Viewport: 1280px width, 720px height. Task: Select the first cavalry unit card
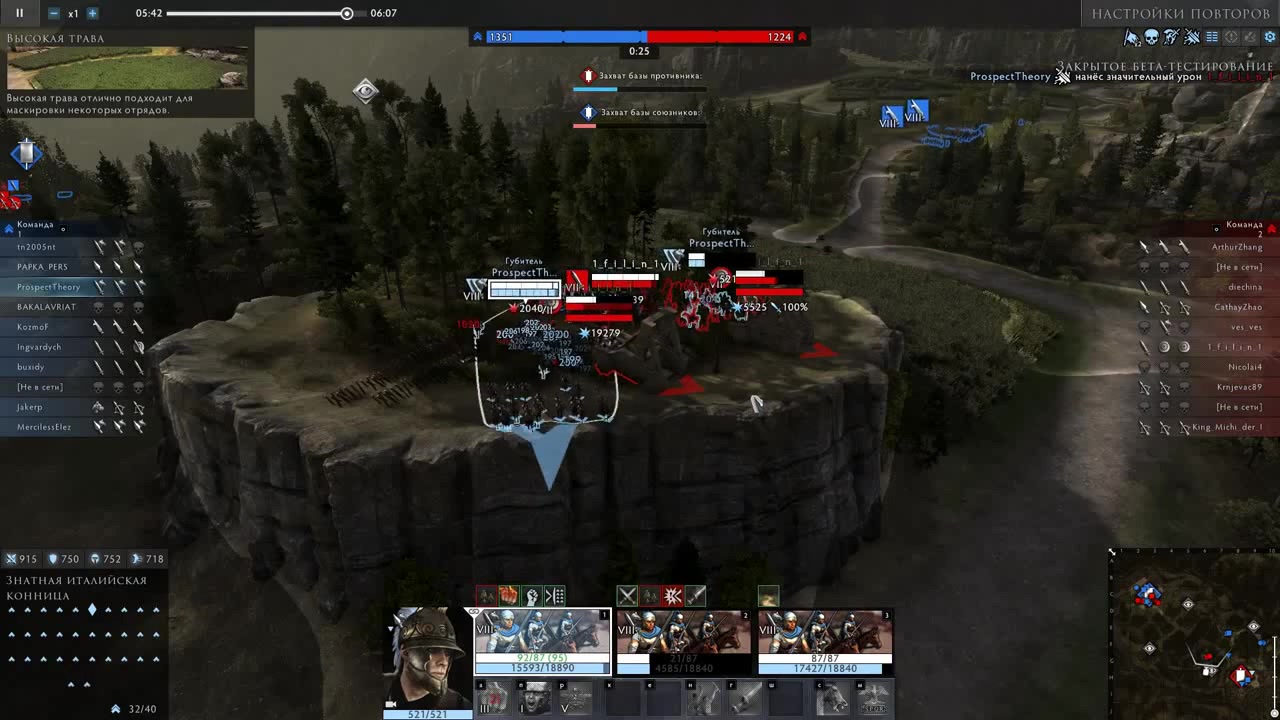[542, 642]
